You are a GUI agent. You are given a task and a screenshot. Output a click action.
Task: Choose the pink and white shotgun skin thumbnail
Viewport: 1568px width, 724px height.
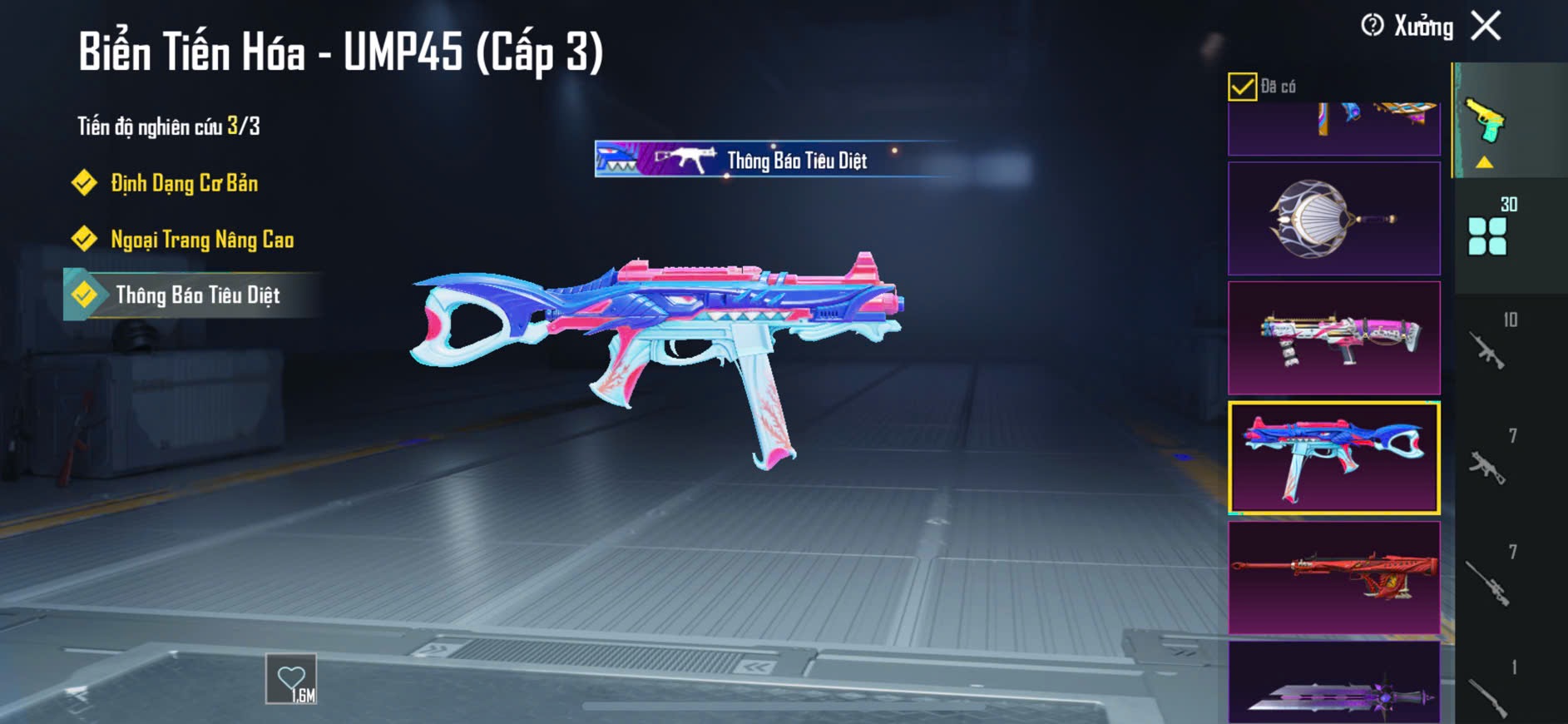tap(1333, 338)
